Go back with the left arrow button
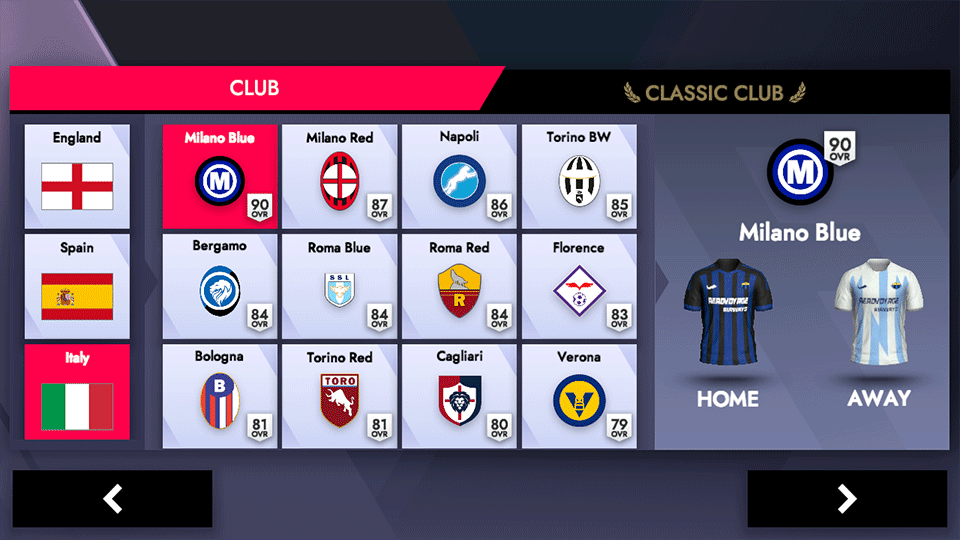The image size is (960, 540). tap(113, 498)
